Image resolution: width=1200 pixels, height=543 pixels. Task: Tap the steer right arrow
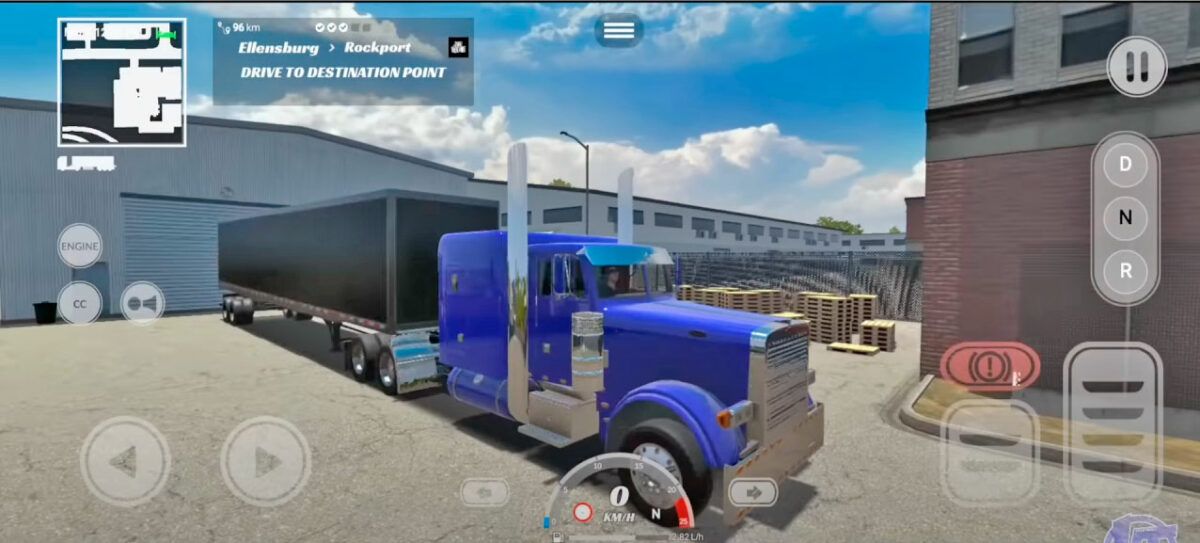265,461
